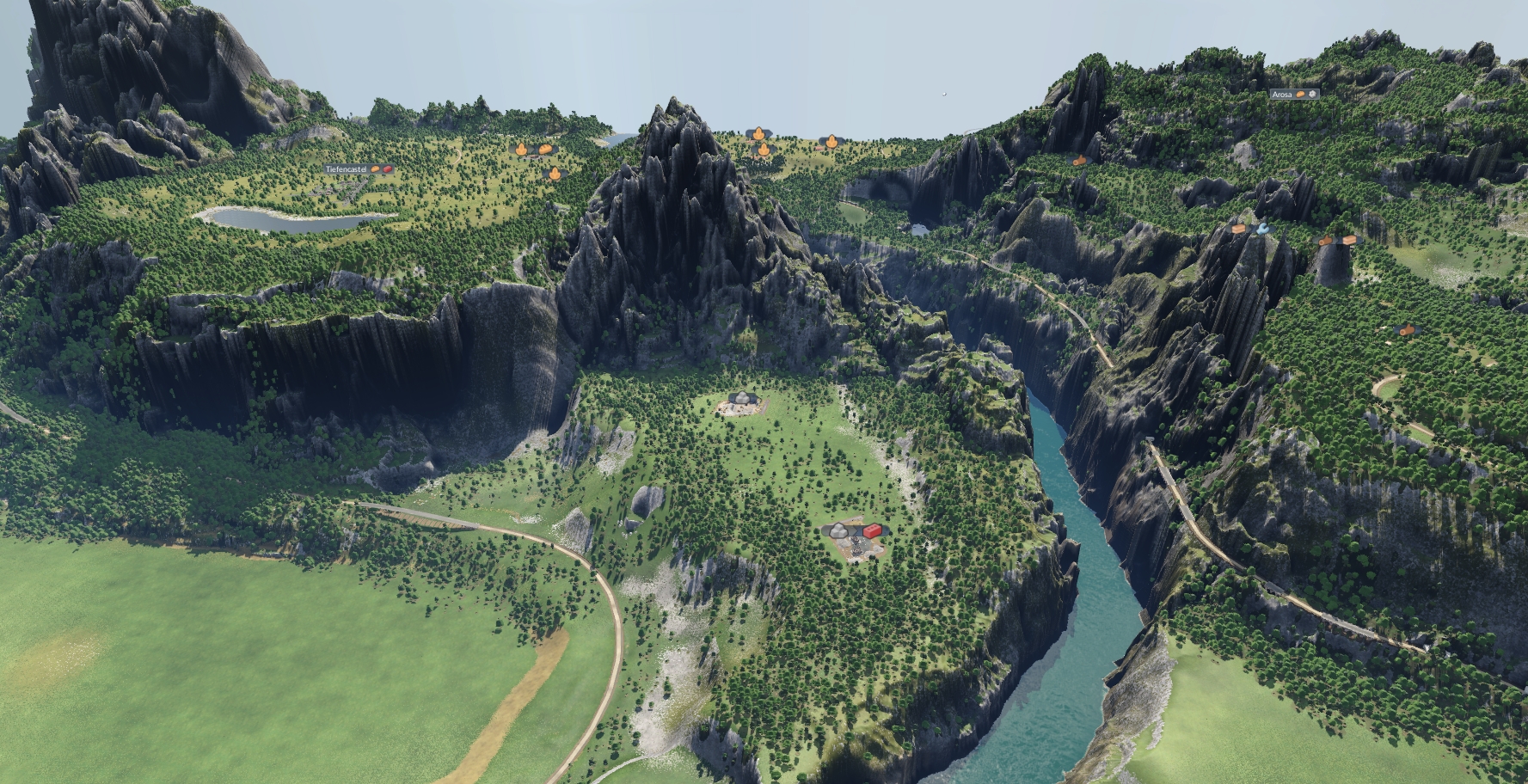Select the planks-to-tools wrench marker
This screenshot has width=1528, height=784.
coord(1249,229)
